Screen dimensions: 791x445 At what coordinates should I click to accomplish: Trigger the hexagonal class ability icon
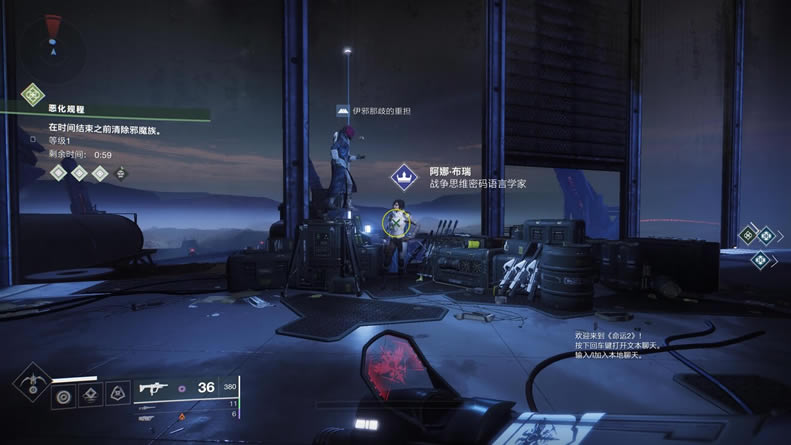(117, 395)
